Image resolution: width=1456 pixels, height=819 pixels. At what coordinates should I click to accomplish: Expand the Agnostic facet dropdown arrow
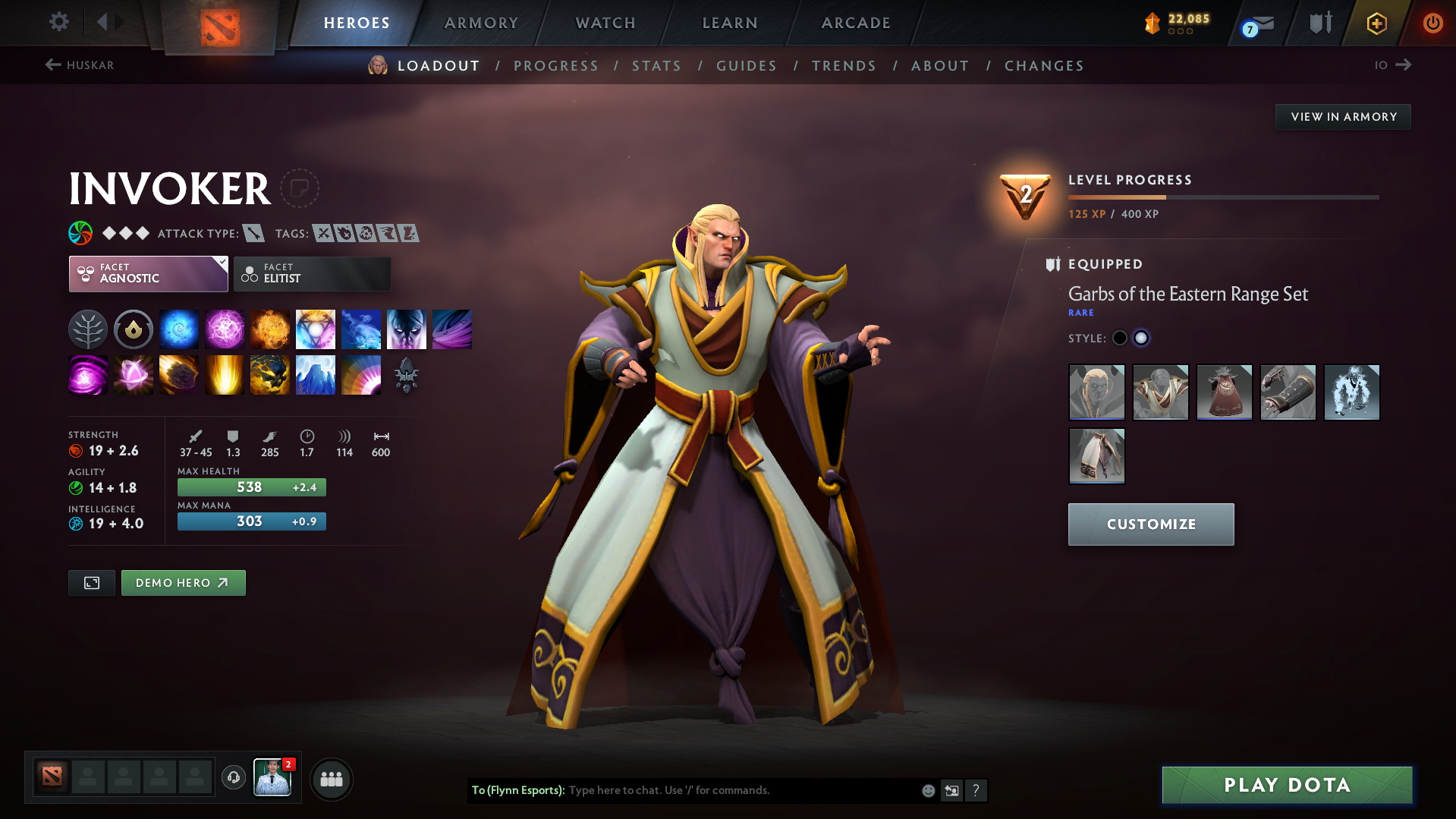point(221,264)
